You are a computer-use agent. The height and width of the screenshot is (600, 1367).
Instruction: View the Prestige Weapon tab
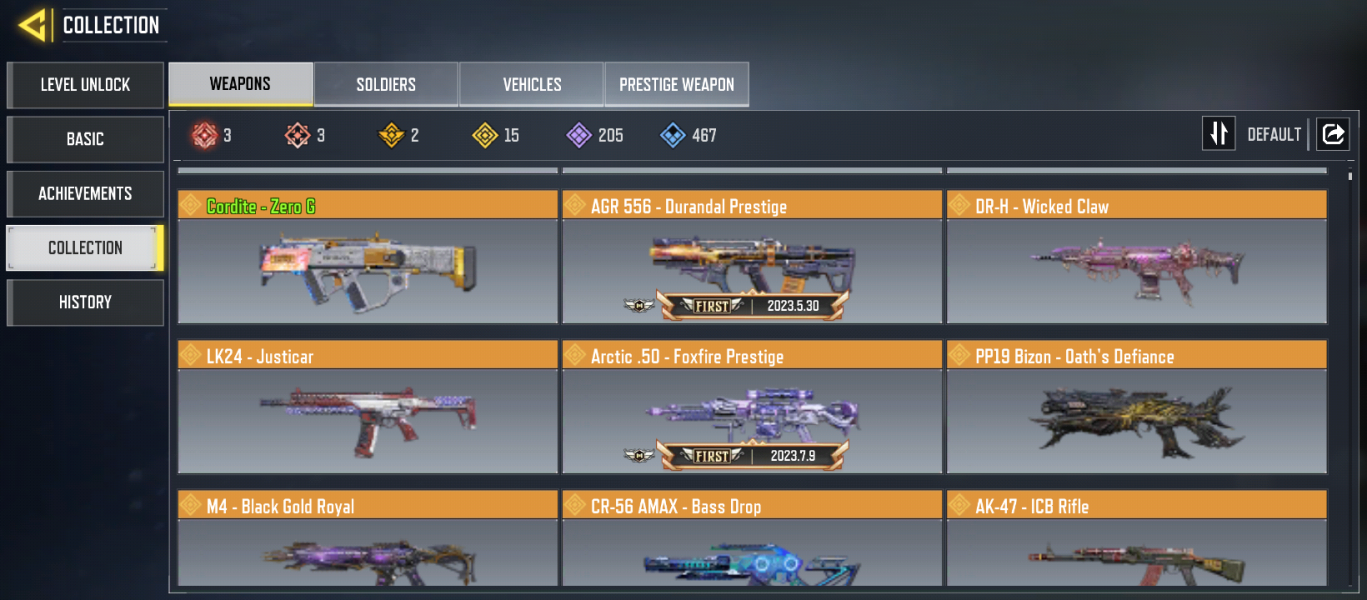pos(676,84)
